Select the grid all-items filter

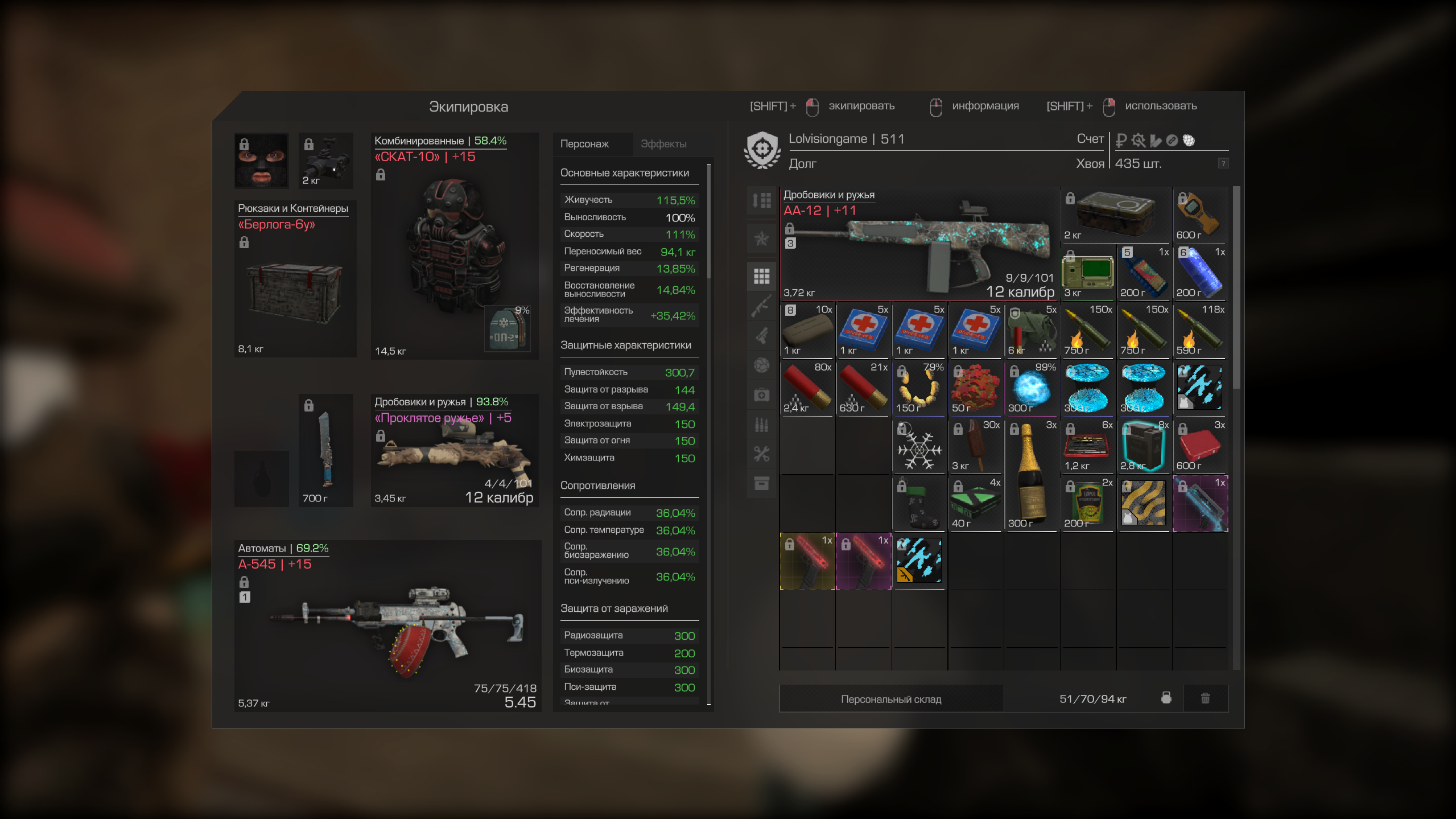point(761,276)
